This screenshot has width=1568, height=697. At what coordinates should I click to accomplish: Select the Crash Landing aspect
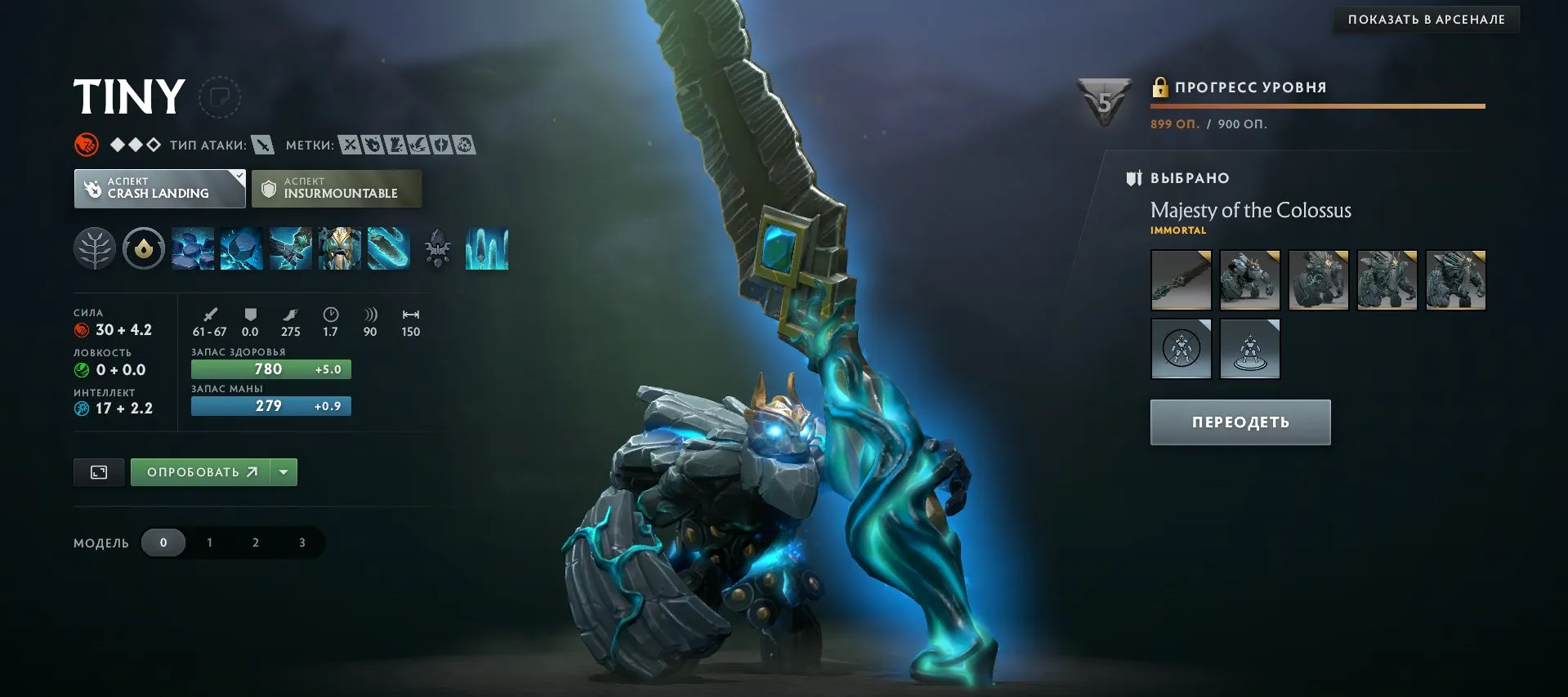click(x=159, y=188)
